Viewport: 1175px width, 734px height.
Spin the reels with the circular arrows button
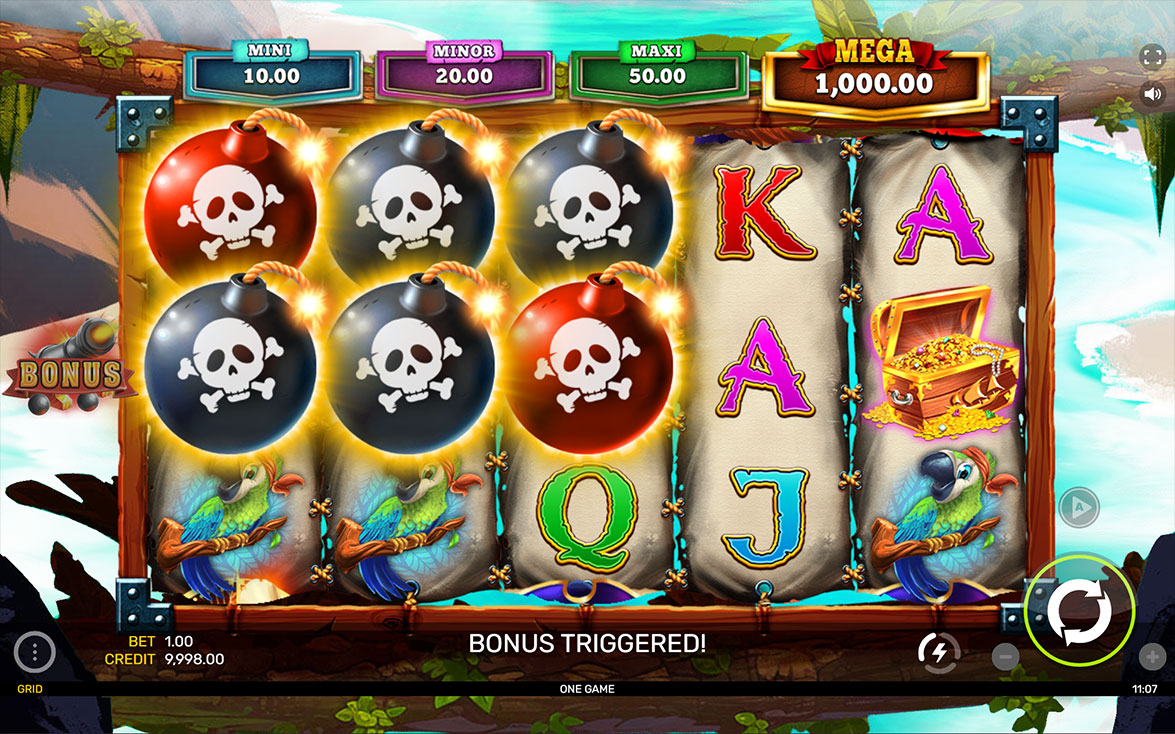(1080, 608)
